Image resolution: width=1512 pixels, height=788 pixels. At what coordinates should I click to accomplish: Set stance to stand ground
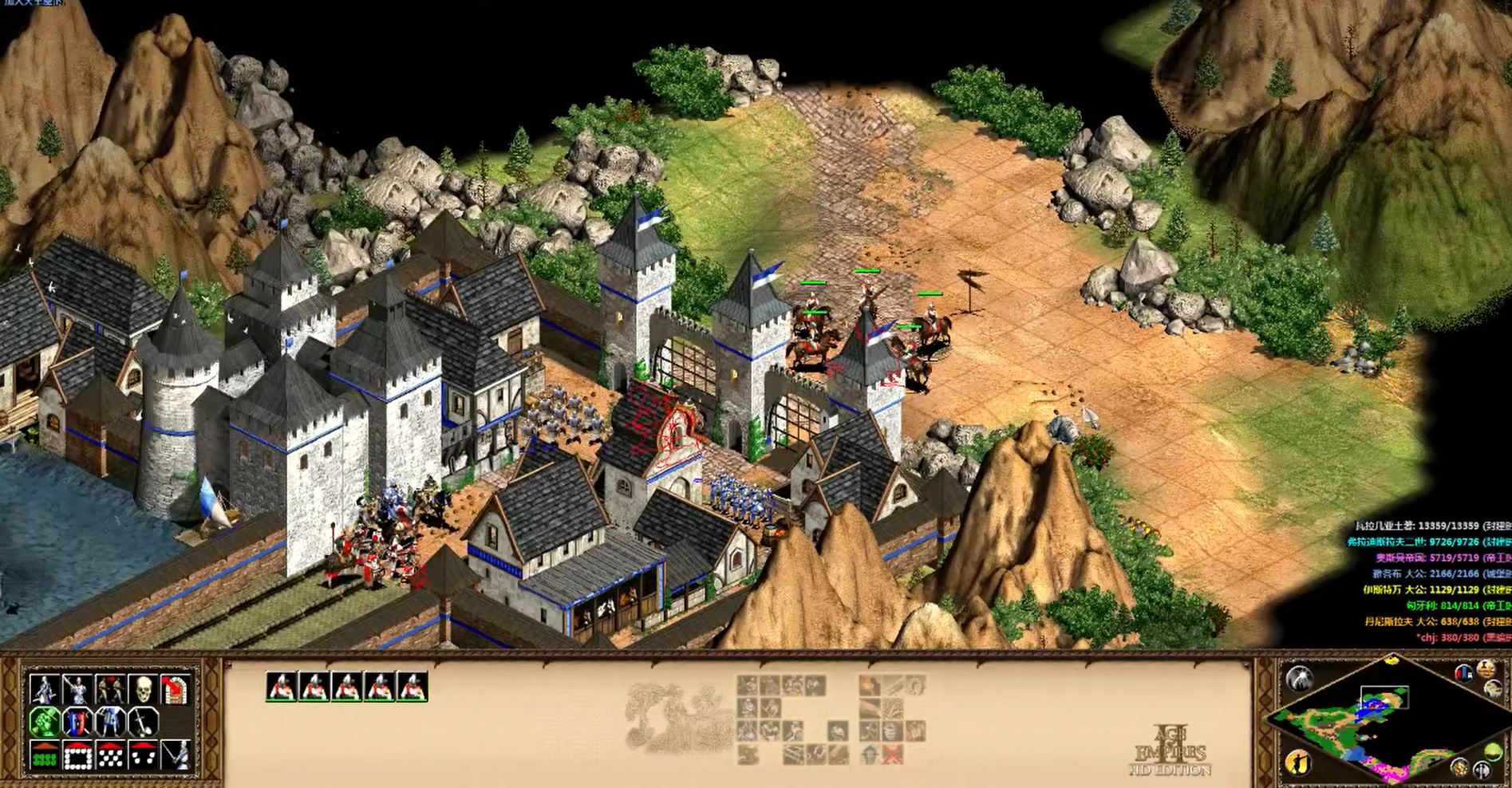[x=110, y=722]
